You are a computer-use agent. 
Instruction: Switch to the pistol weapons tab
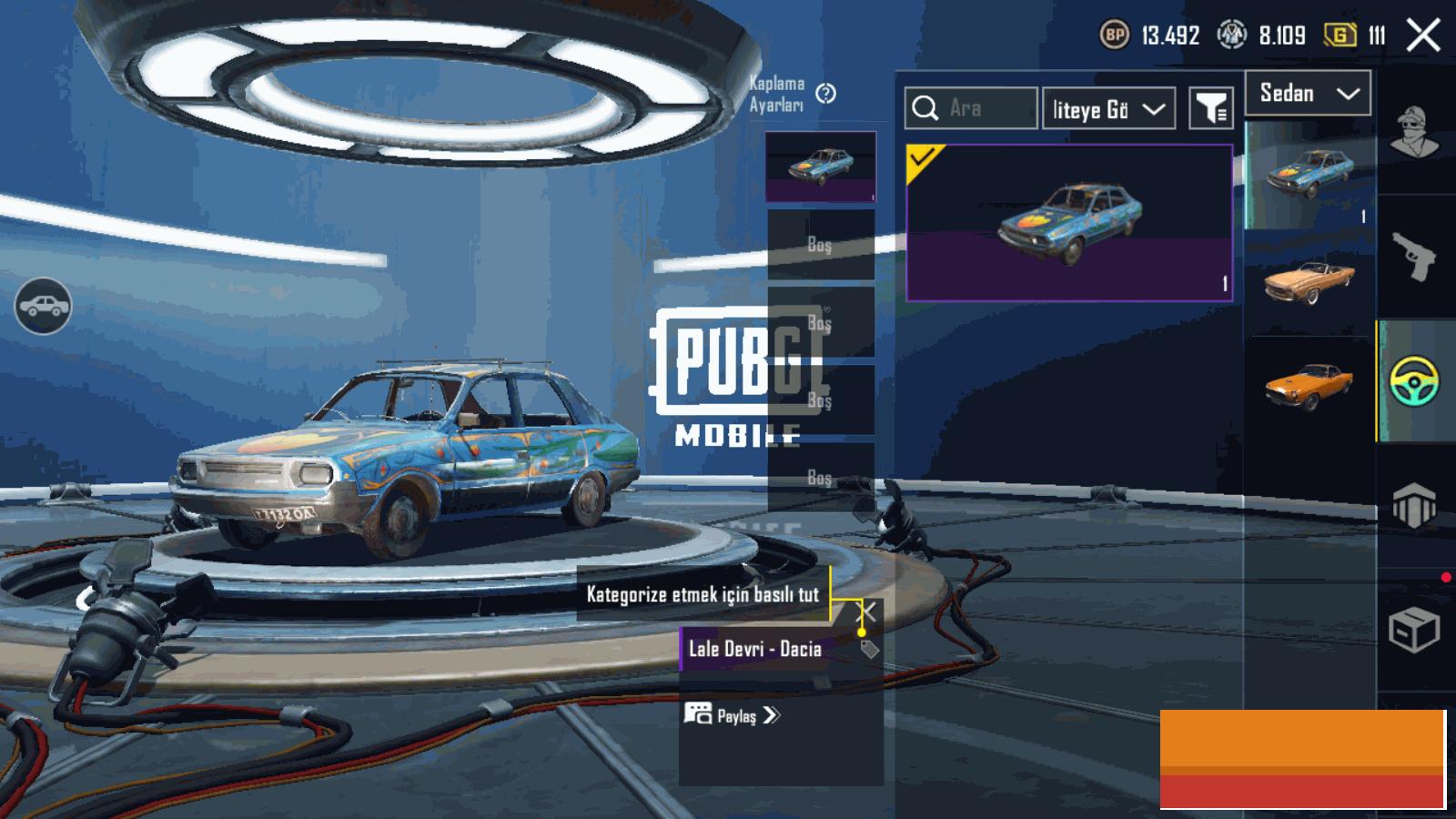pos(1414,257)
